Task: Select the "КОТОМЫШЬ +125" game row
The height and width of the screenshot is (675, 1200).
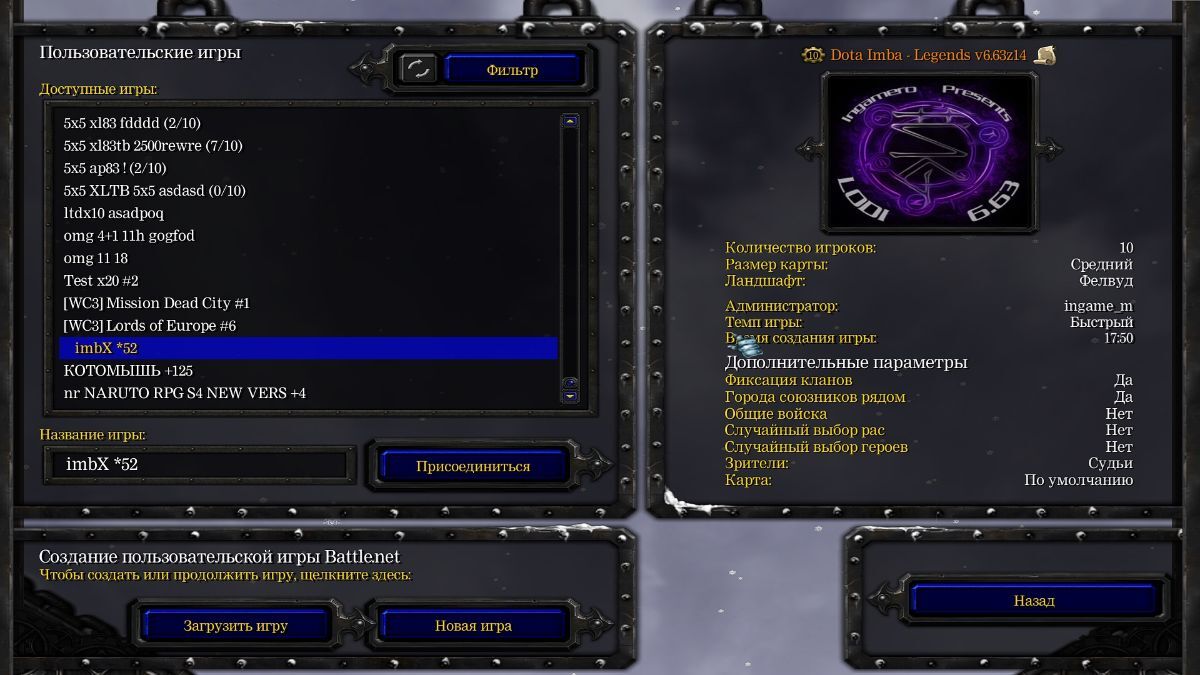Action: [x=128, y=371]
